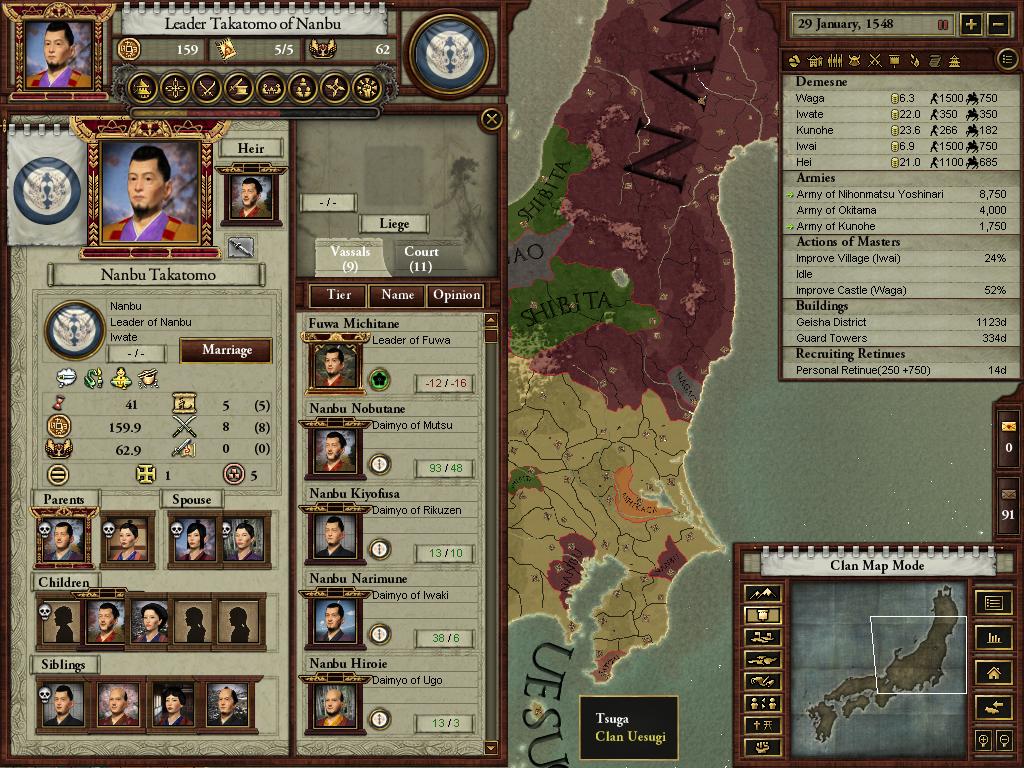Sort vassal list by Name
This screenshot has width=1024, height=768.
(x=397, y=295)
